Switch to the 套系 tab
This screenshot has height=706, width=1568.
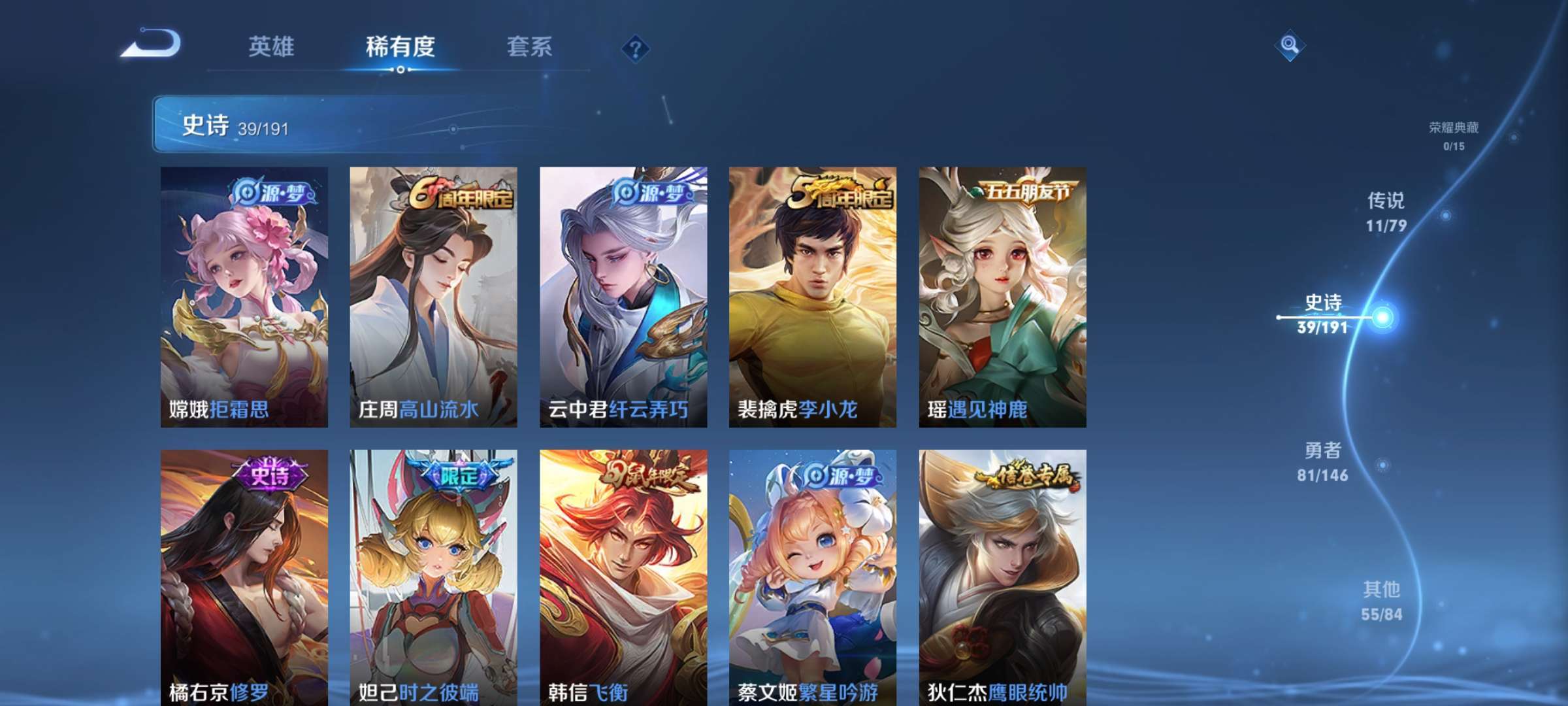529,46
